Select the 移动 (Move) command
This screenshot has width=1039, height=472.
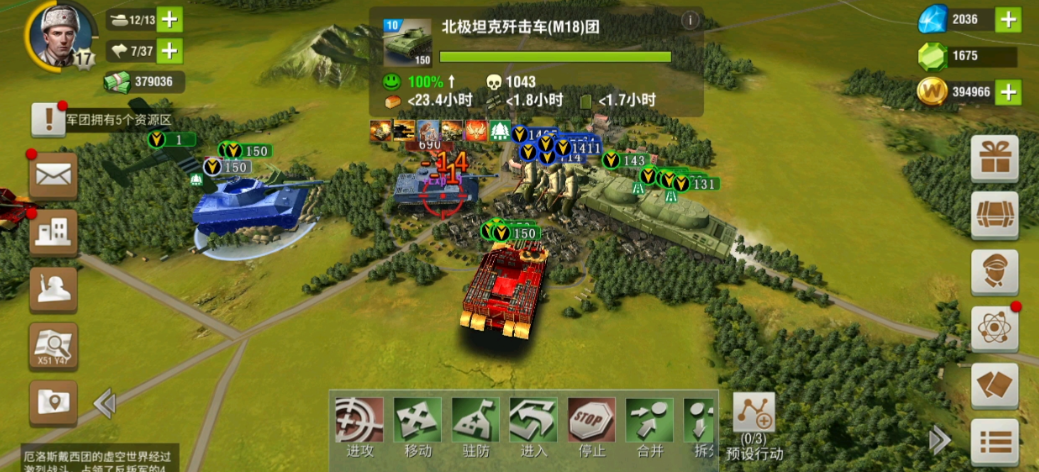pos(417,424)
